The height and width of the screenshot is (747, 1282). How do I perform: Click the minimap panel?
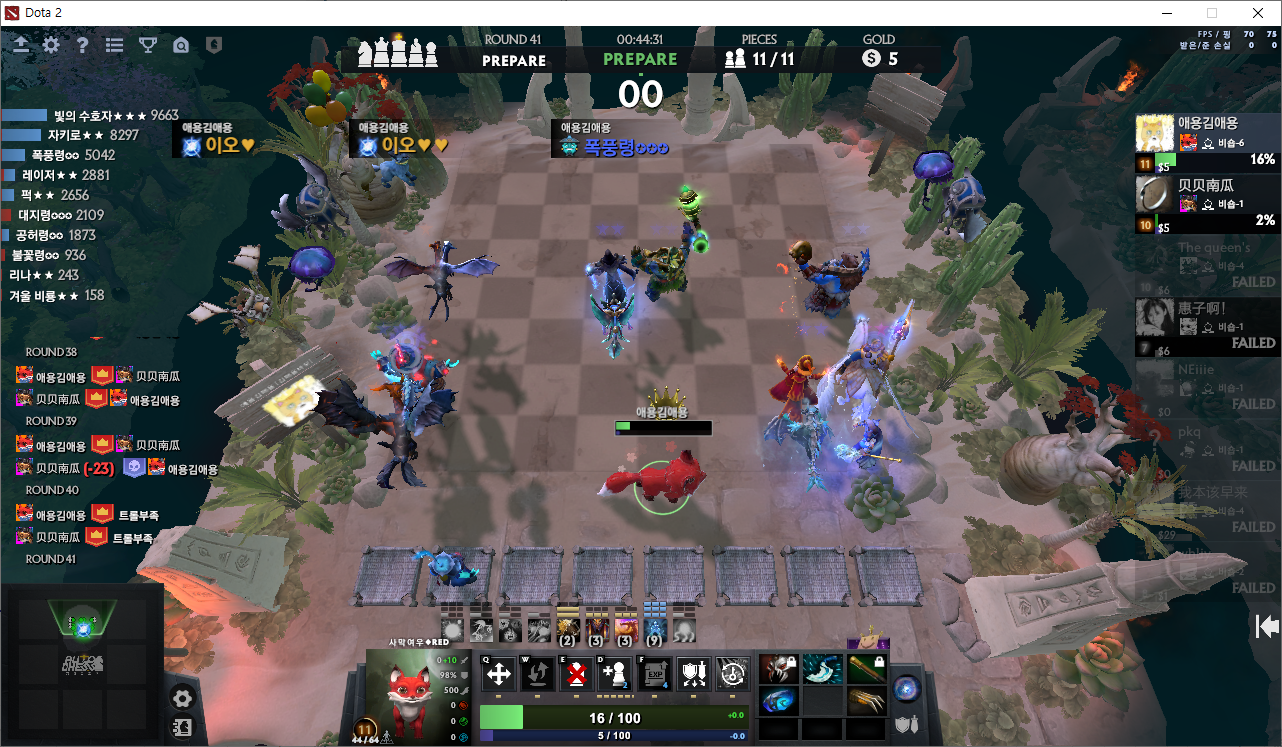click(x=82, y=665)
